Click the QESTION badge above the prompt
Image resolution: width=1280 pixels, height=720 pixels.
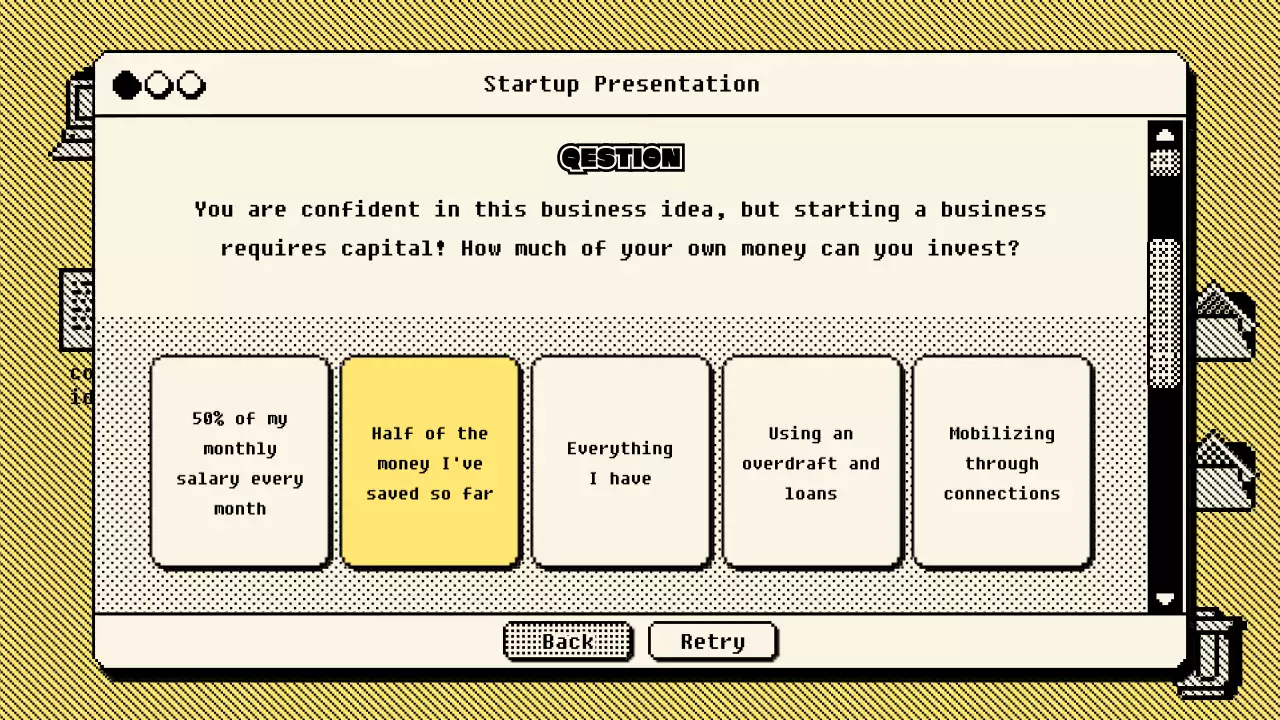click(x=620, y=158)
